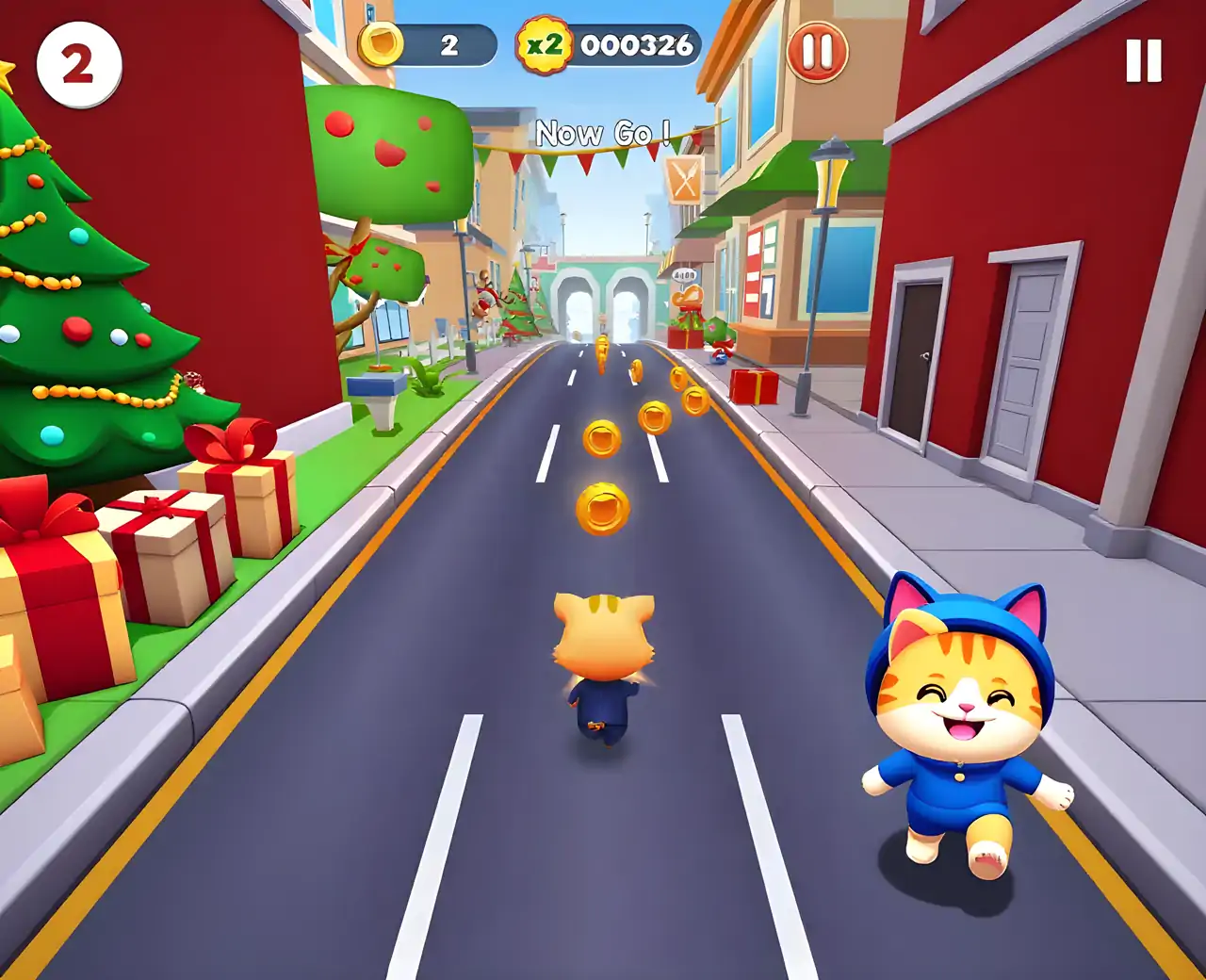
Task: Tap the round red pause button
Action: coord(816,50)
